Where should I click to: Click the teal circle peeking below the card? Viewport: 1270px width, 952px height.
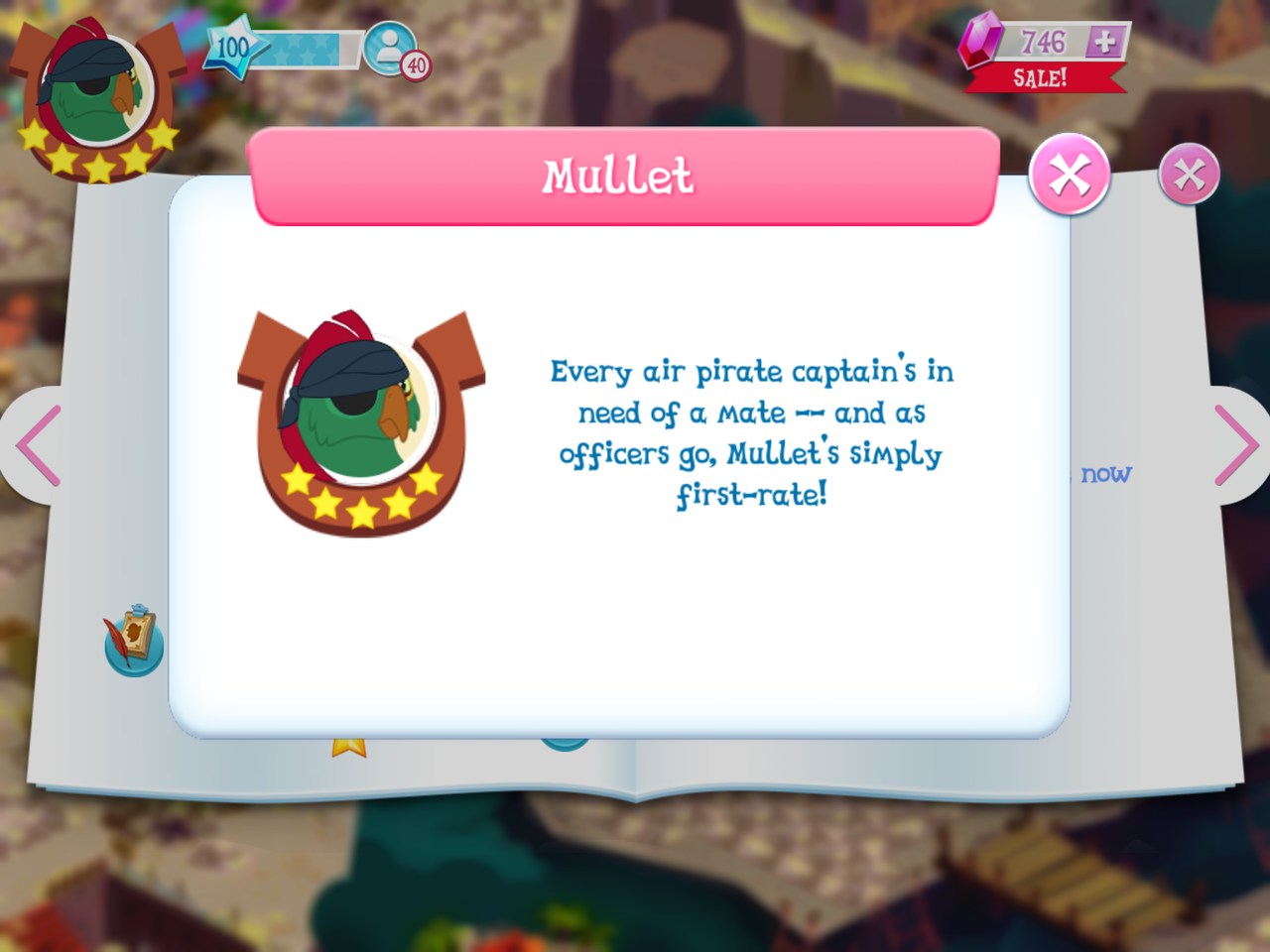coord(566,742)
